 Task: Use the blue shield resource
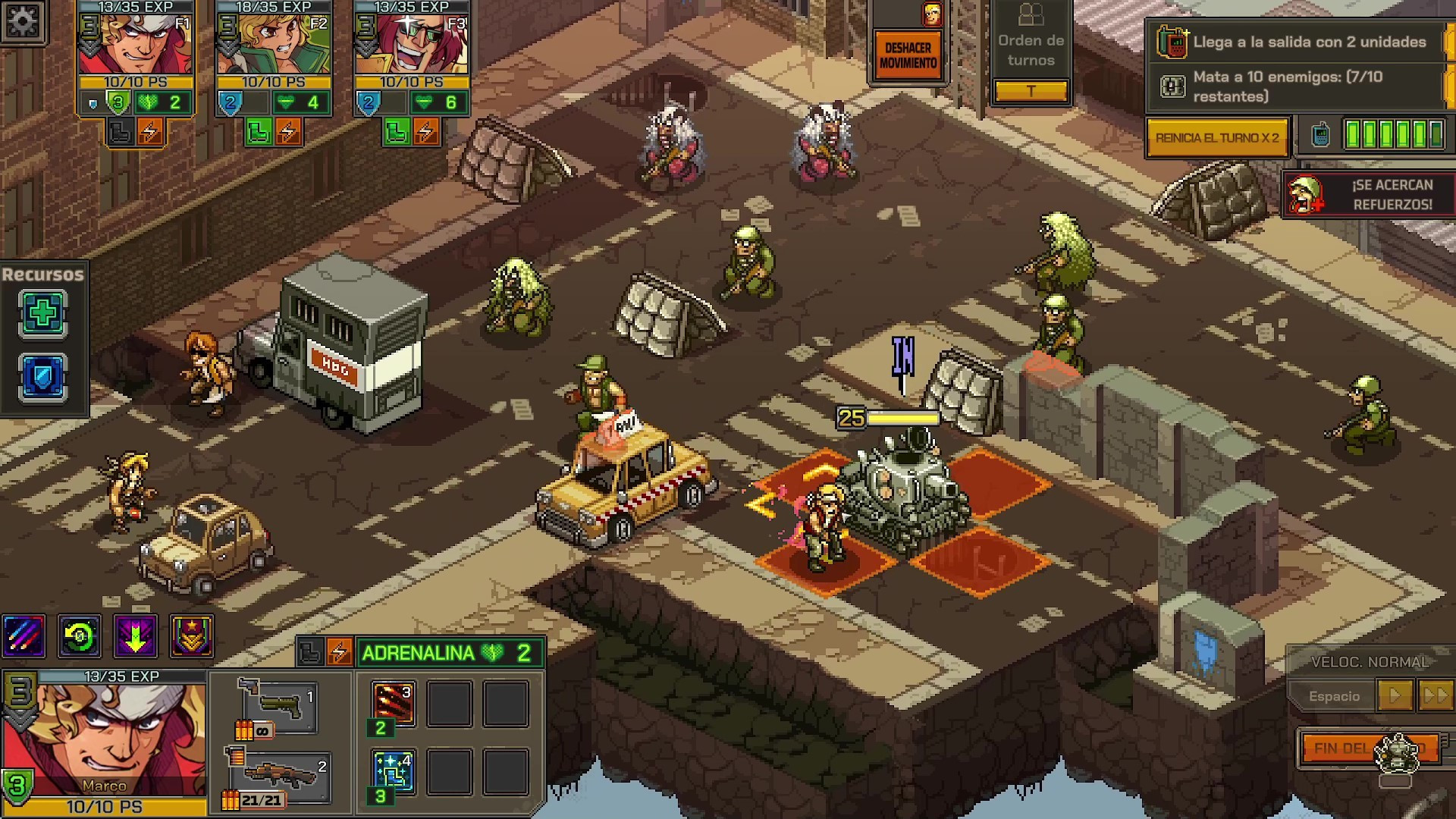click(42, 378)
